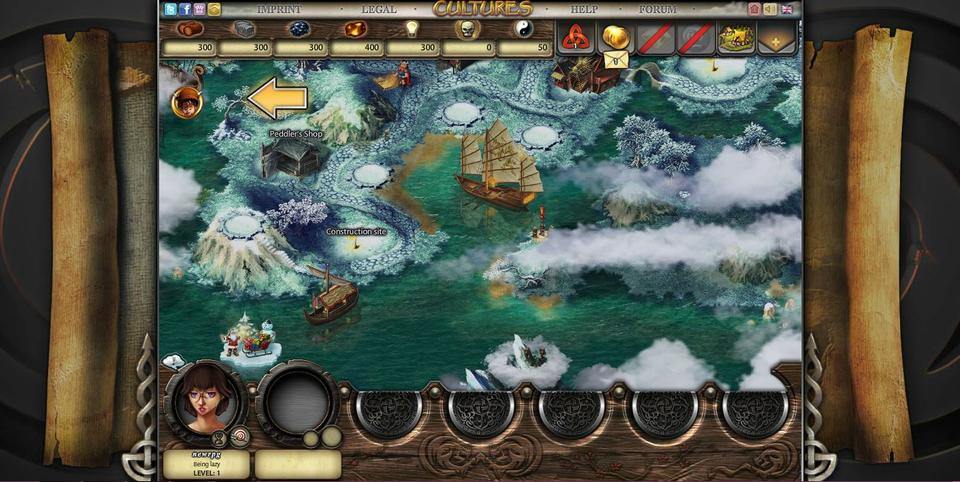Open the LEGAL page
The height and width of the screenshot is (482, 960).
click(x=379, y=9)
